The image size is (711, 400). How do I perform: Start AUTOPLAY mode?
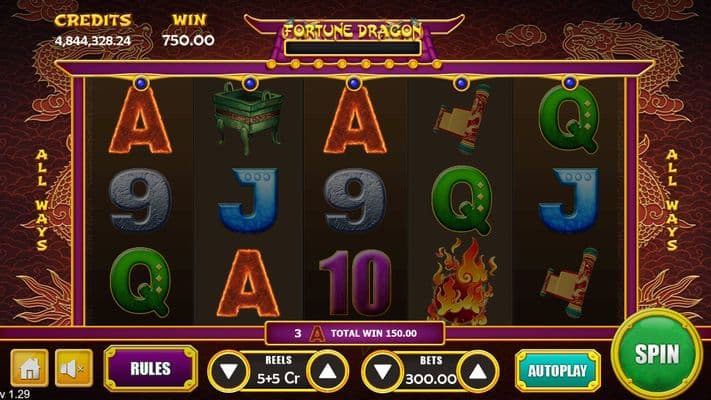[558, 370]
